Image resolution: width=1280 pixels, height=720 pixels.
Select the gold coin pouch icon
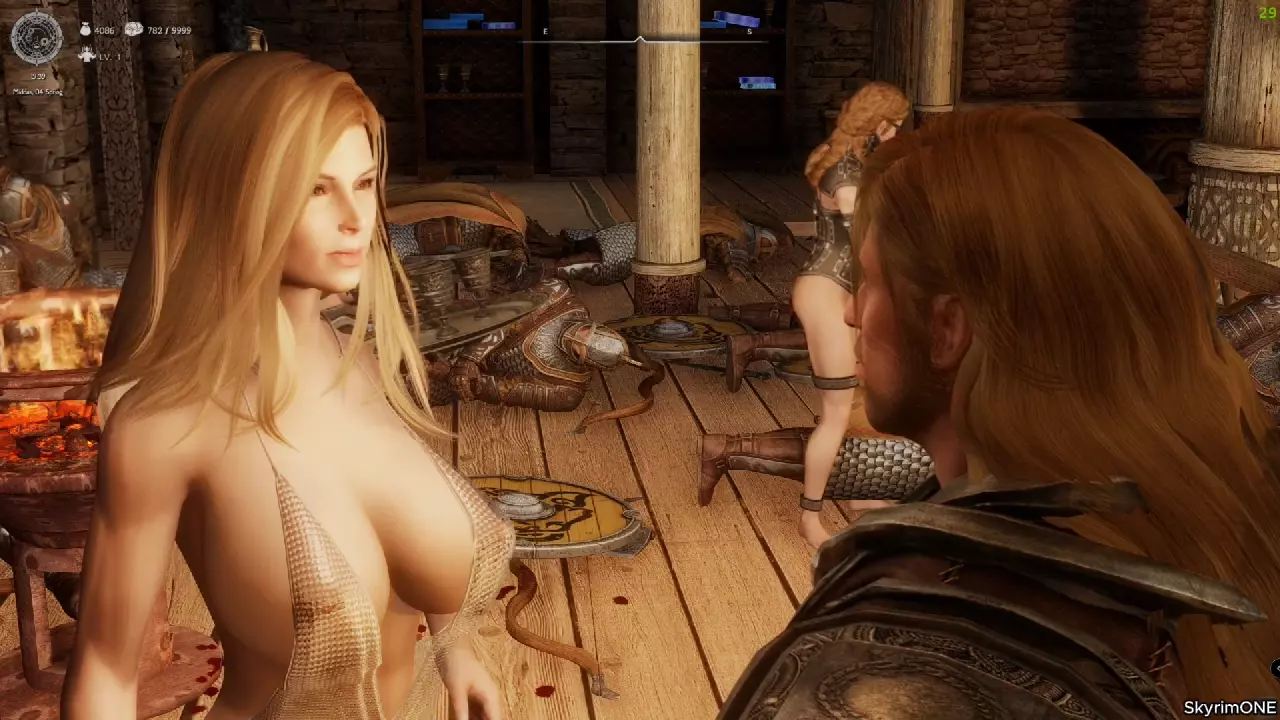pyautogui.click(x=83, y=30)
